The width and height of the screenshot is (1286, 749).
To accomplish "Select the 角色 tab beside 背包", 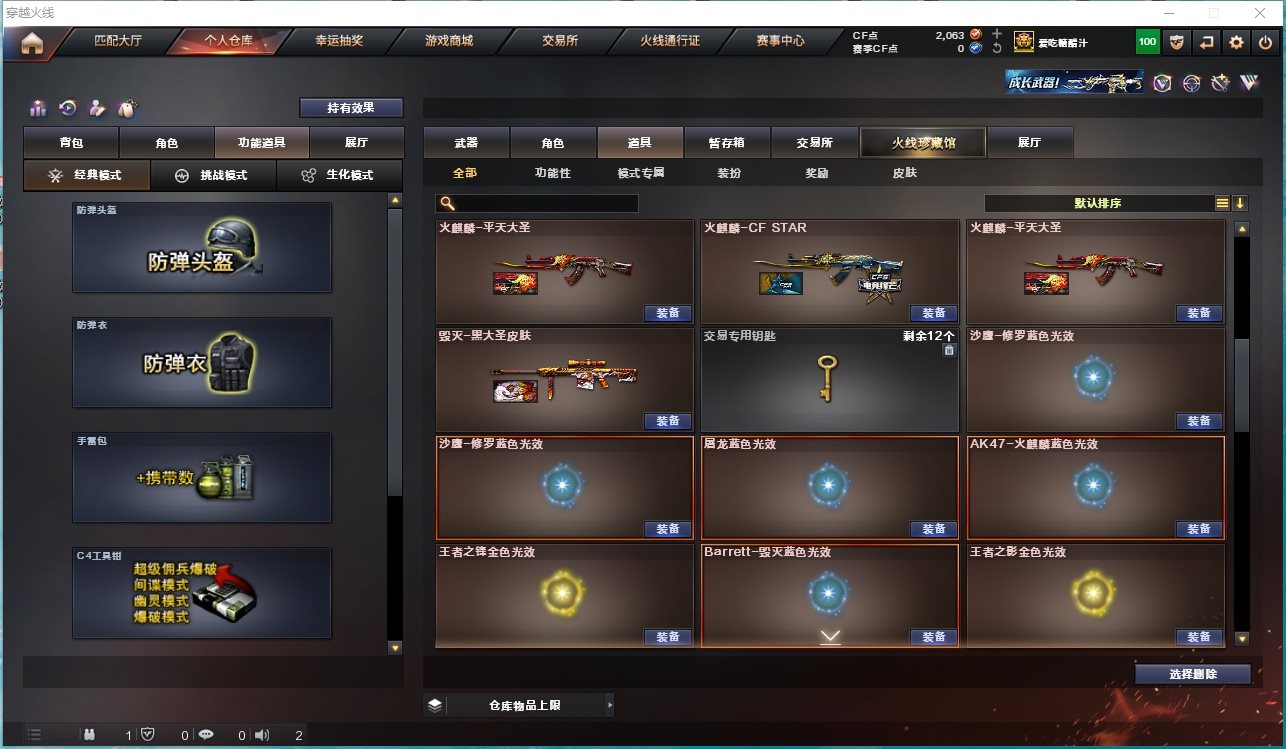I will coord(166,143).
